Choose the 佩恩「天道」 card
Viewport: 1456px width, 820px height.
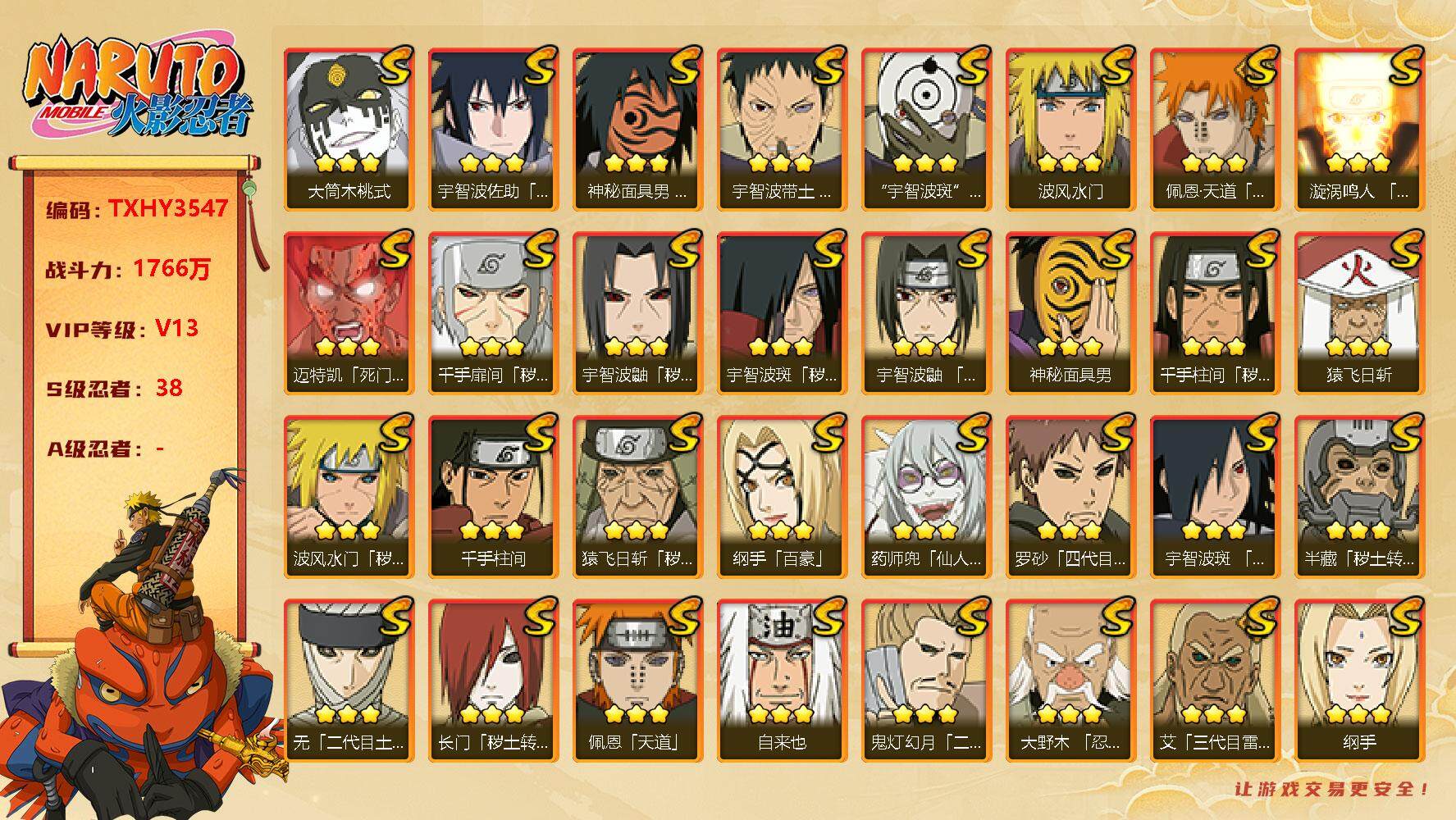click(637, 680)
